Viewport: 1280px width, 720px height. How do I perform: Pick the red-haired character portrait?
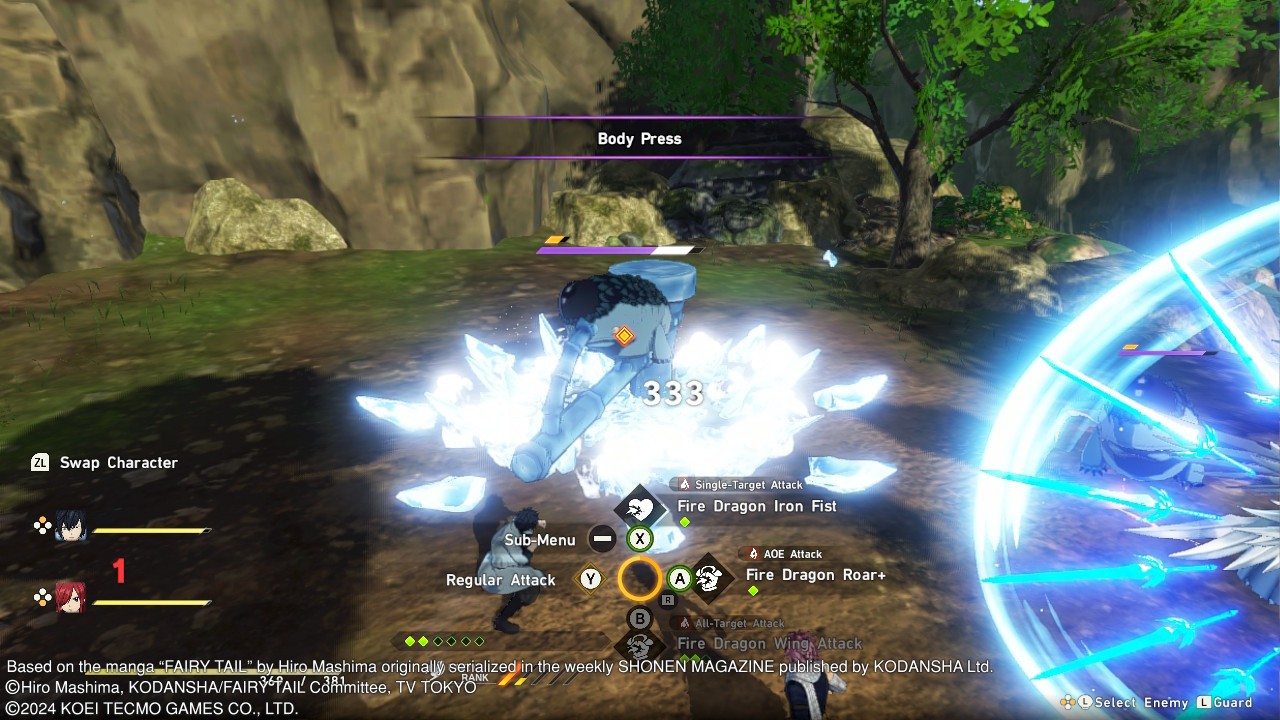pyautogui.click(x=70, y=597)
